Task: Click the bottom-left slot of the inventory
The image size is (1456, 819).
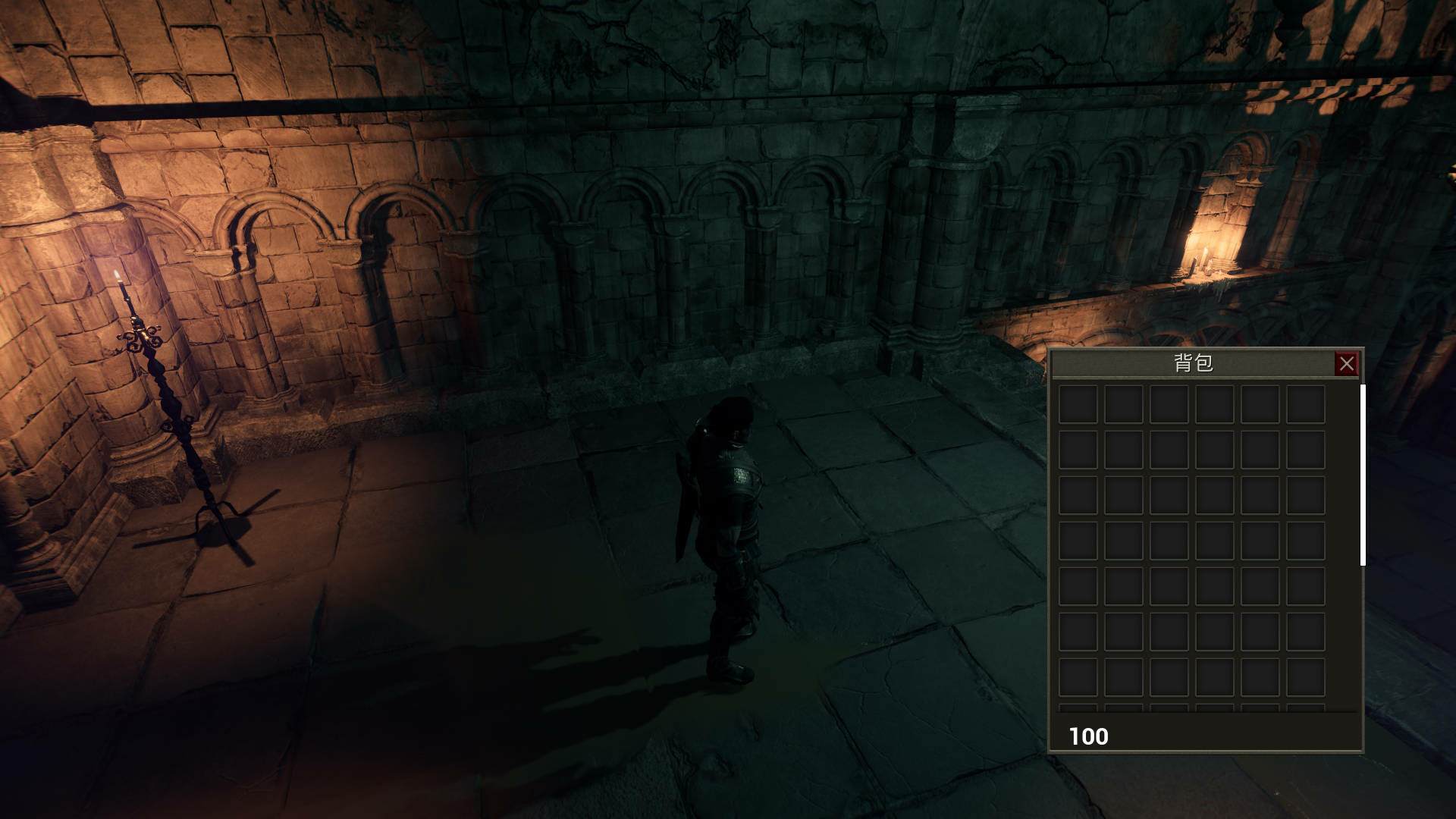Action: click(1077, 677)
